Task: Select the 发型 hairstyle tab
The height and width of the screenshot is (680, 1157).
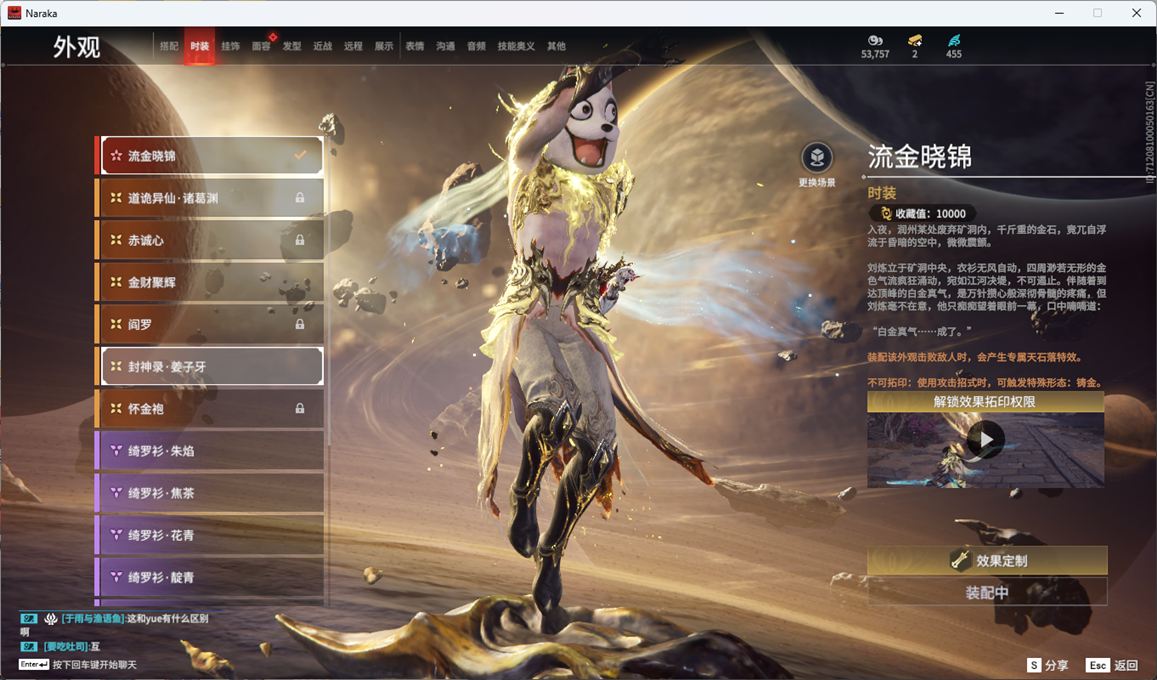Action: tap(292, 46)
